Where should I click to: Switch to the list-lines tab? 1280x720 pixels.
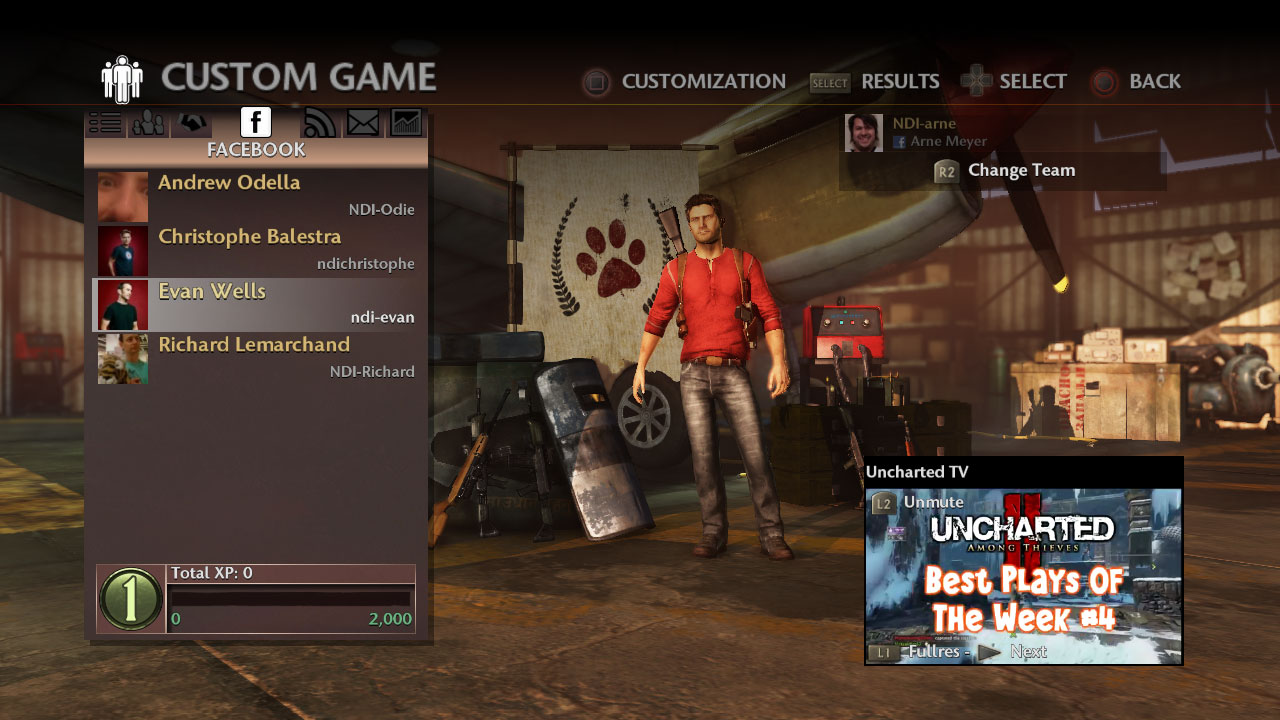(105, 123)
